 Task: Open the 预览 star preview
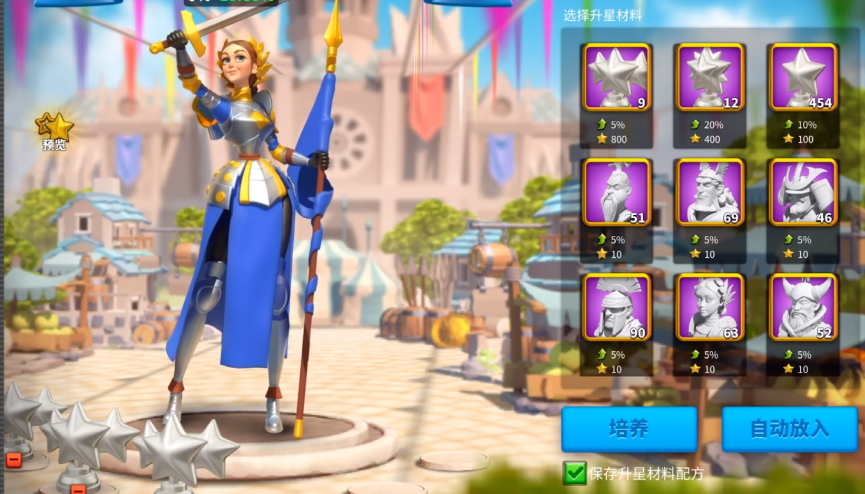[x=55, y=130]
